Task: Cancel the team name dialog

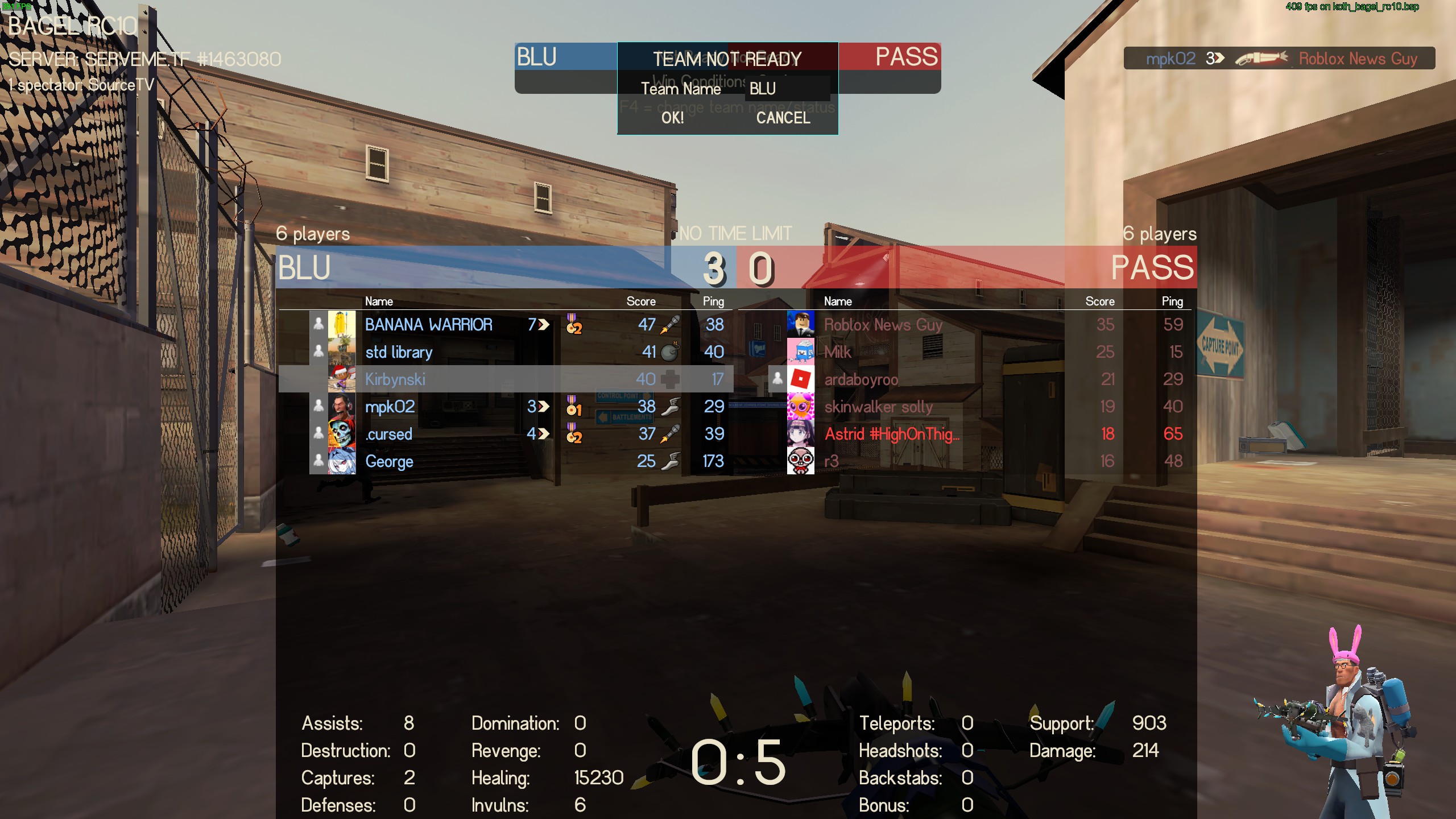Action: tap(783, 118)
